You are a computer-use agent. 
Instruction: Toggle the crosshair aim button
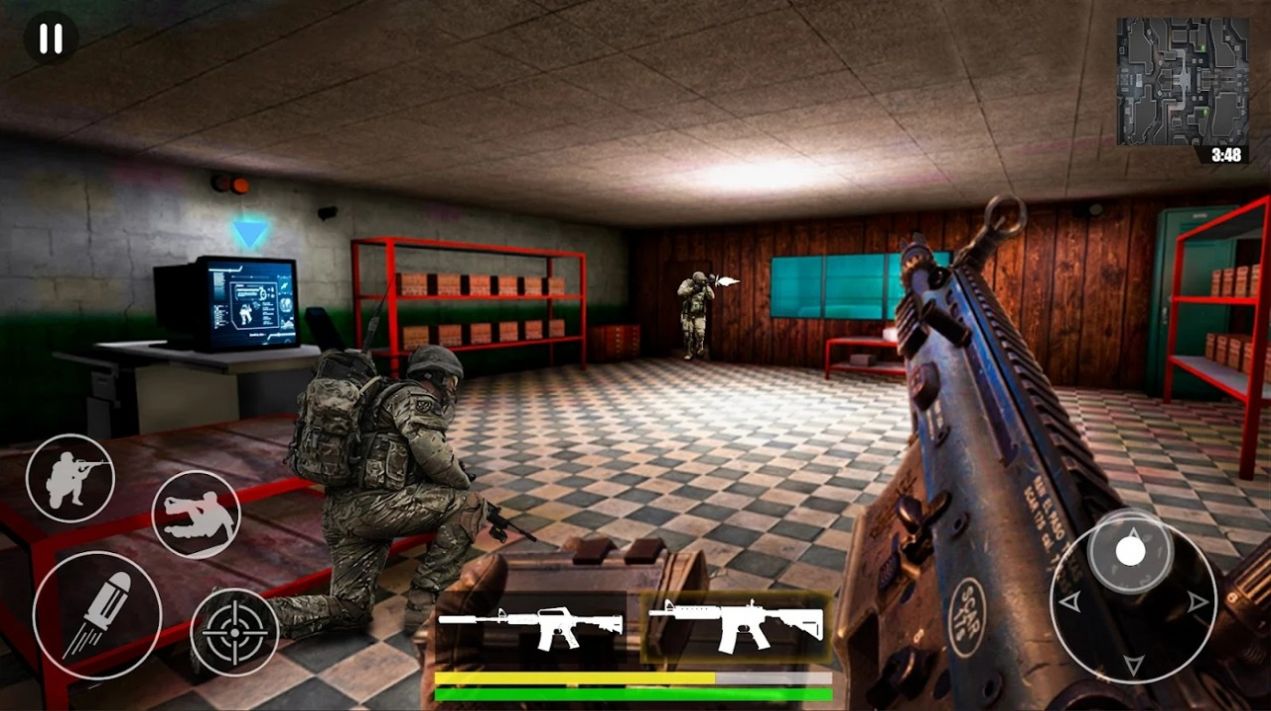click(234, 632)
